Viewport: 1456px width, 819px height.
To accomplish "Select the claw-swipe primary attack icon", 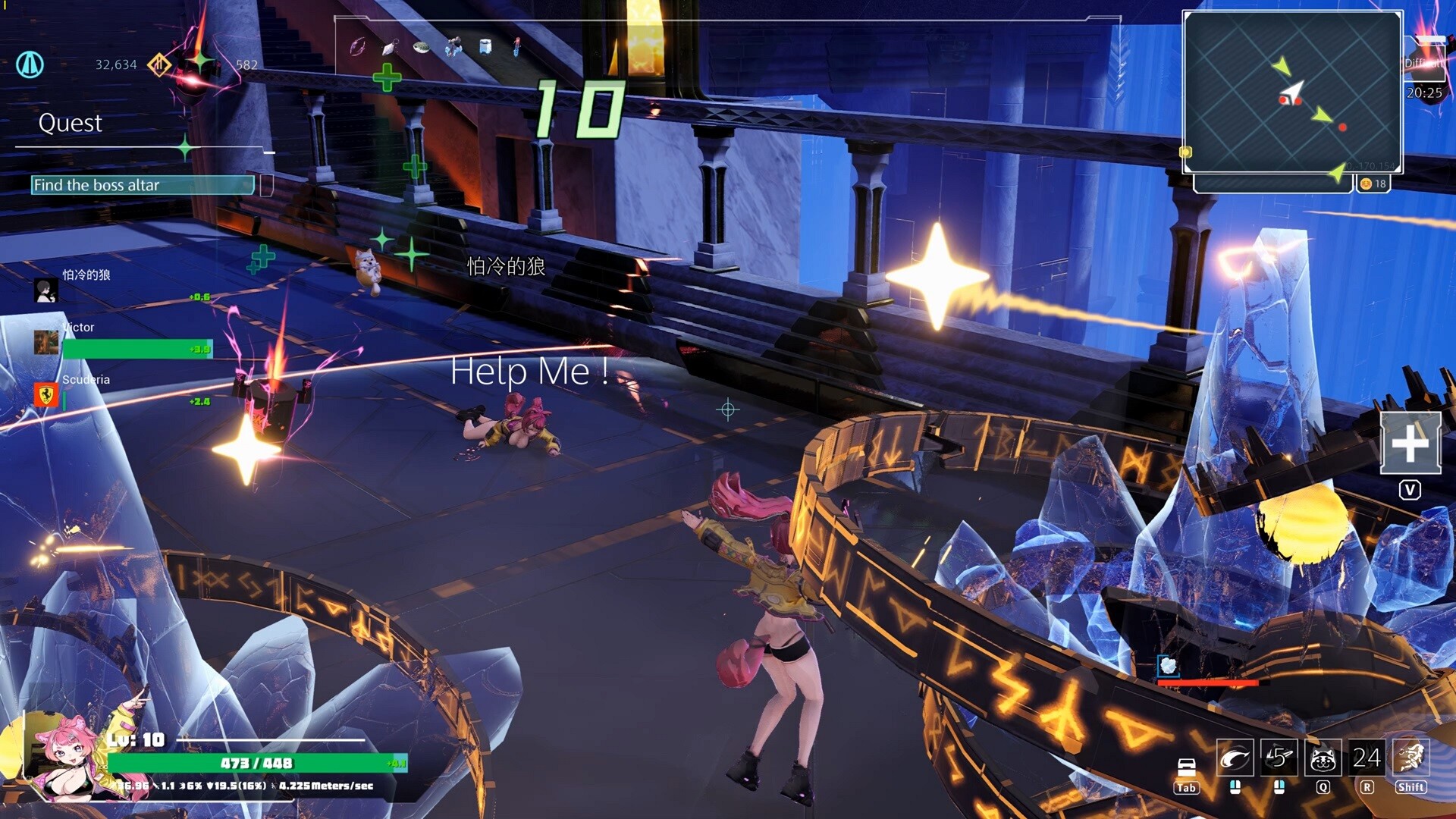I will pyautogui.click(x=1235, y=758).
